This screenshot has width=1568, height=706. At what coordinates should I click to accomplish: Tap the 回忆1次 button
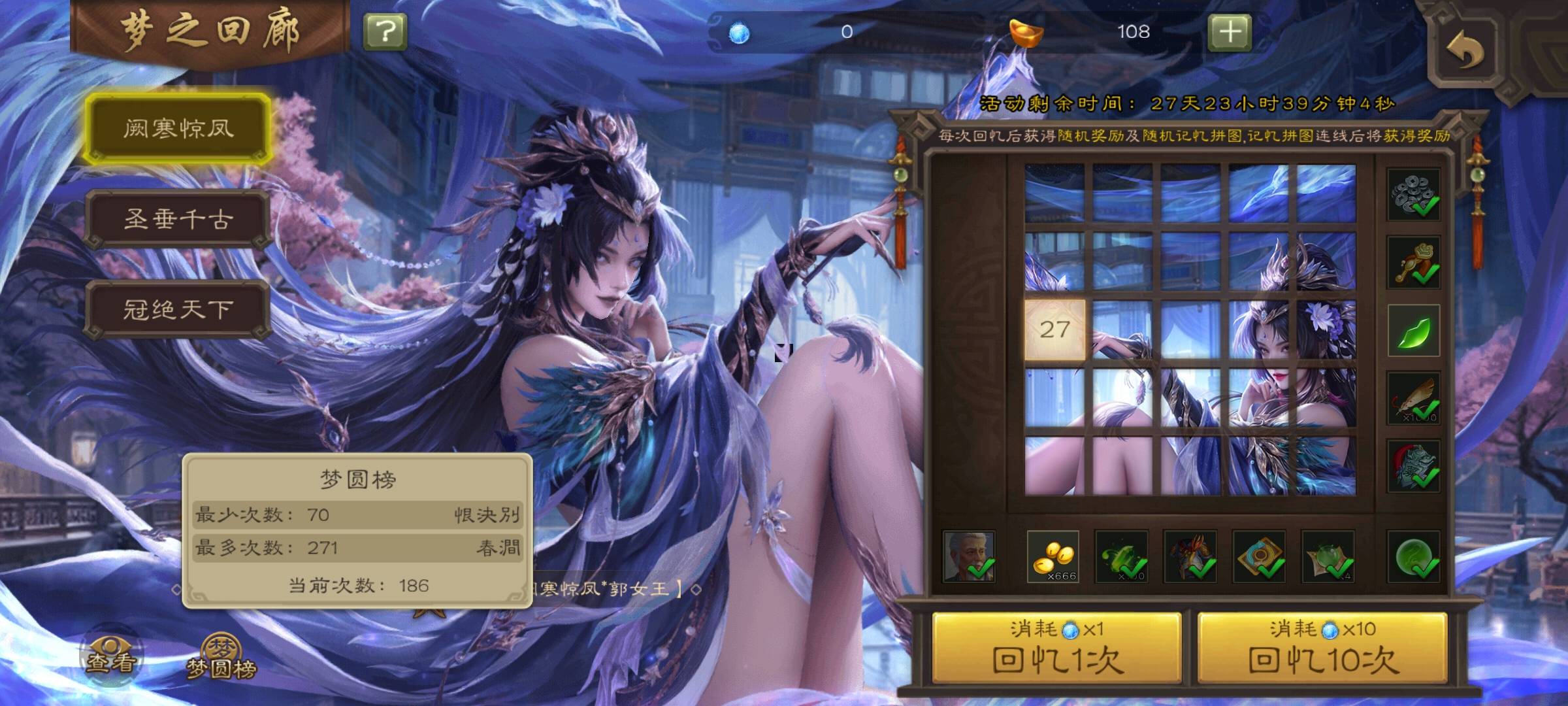click(x=1057, y=648)
